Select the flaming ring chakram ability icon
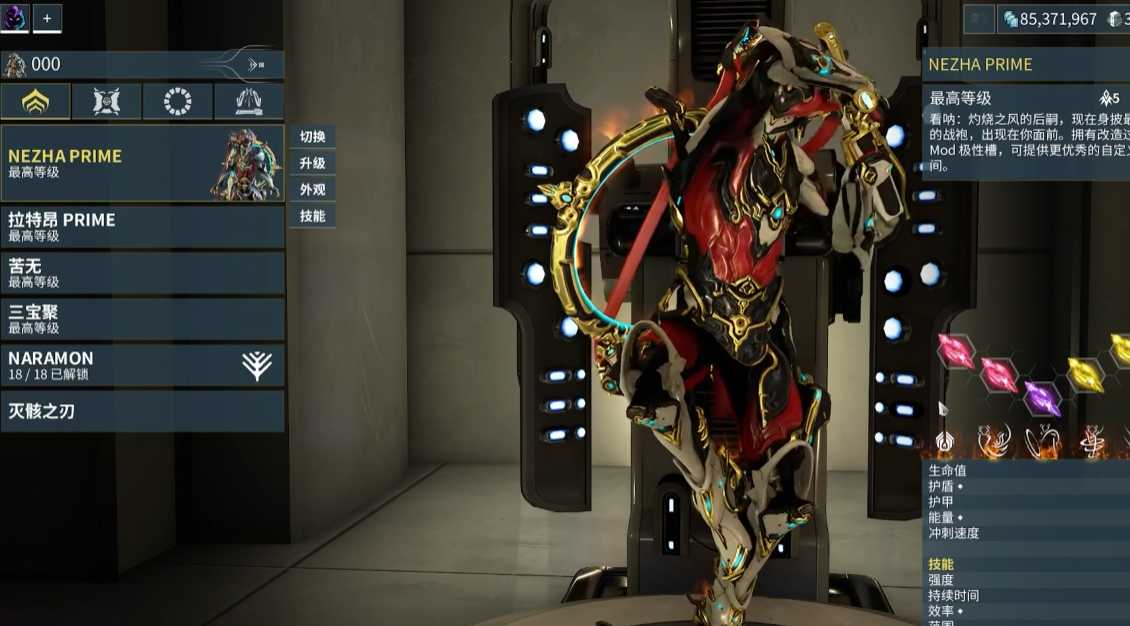The width and height of the screenshot is (1130, 626). pyautogui.click(x=1043, y=440)
